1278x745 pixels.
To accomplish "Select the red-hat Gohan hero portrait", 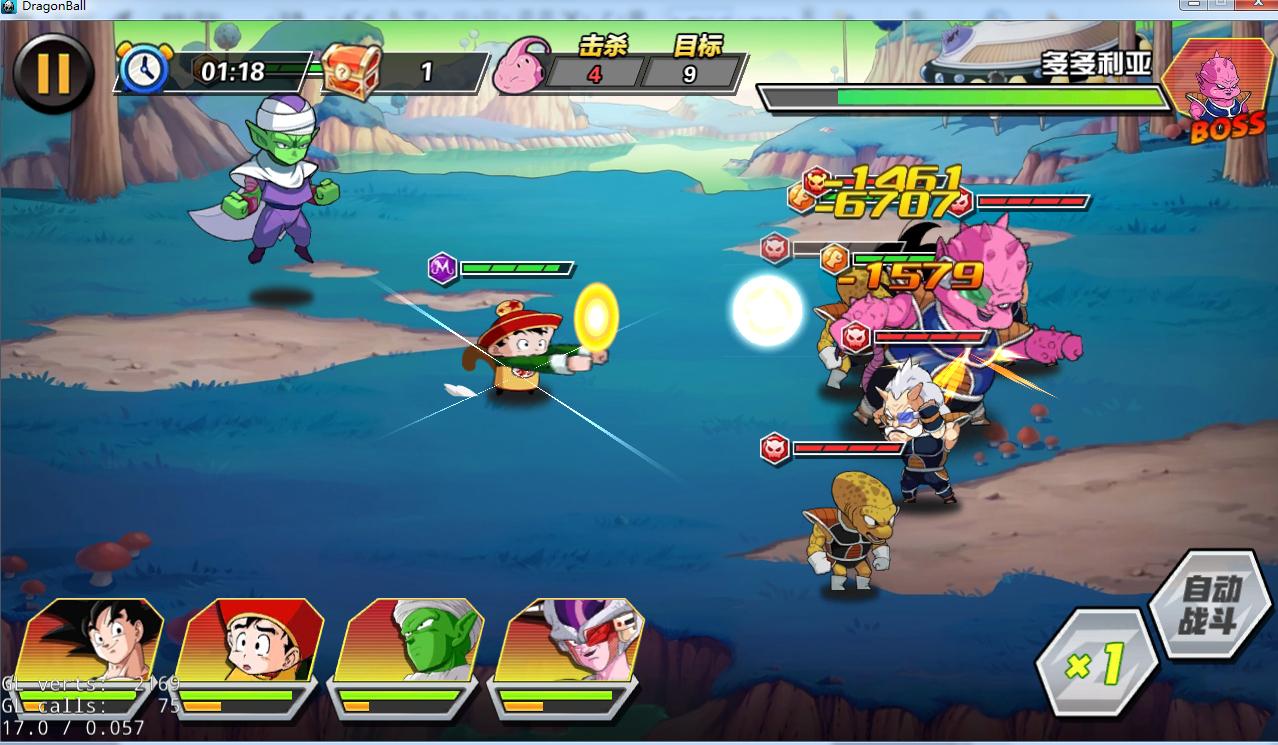I will tap(250, 643).
